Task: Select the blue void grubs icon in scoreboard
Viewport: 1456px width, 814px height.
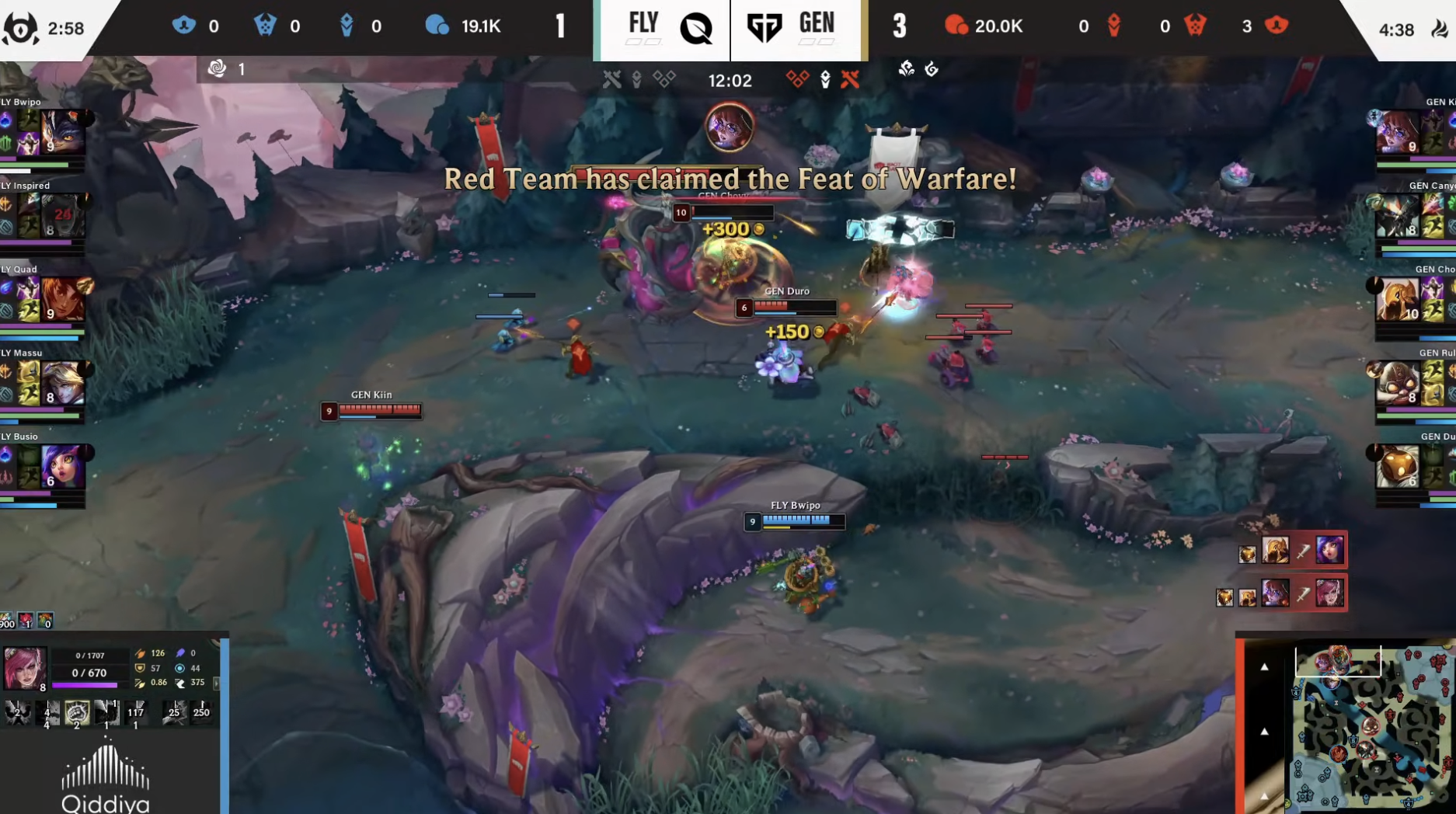Action: click(x=264, y=26)
